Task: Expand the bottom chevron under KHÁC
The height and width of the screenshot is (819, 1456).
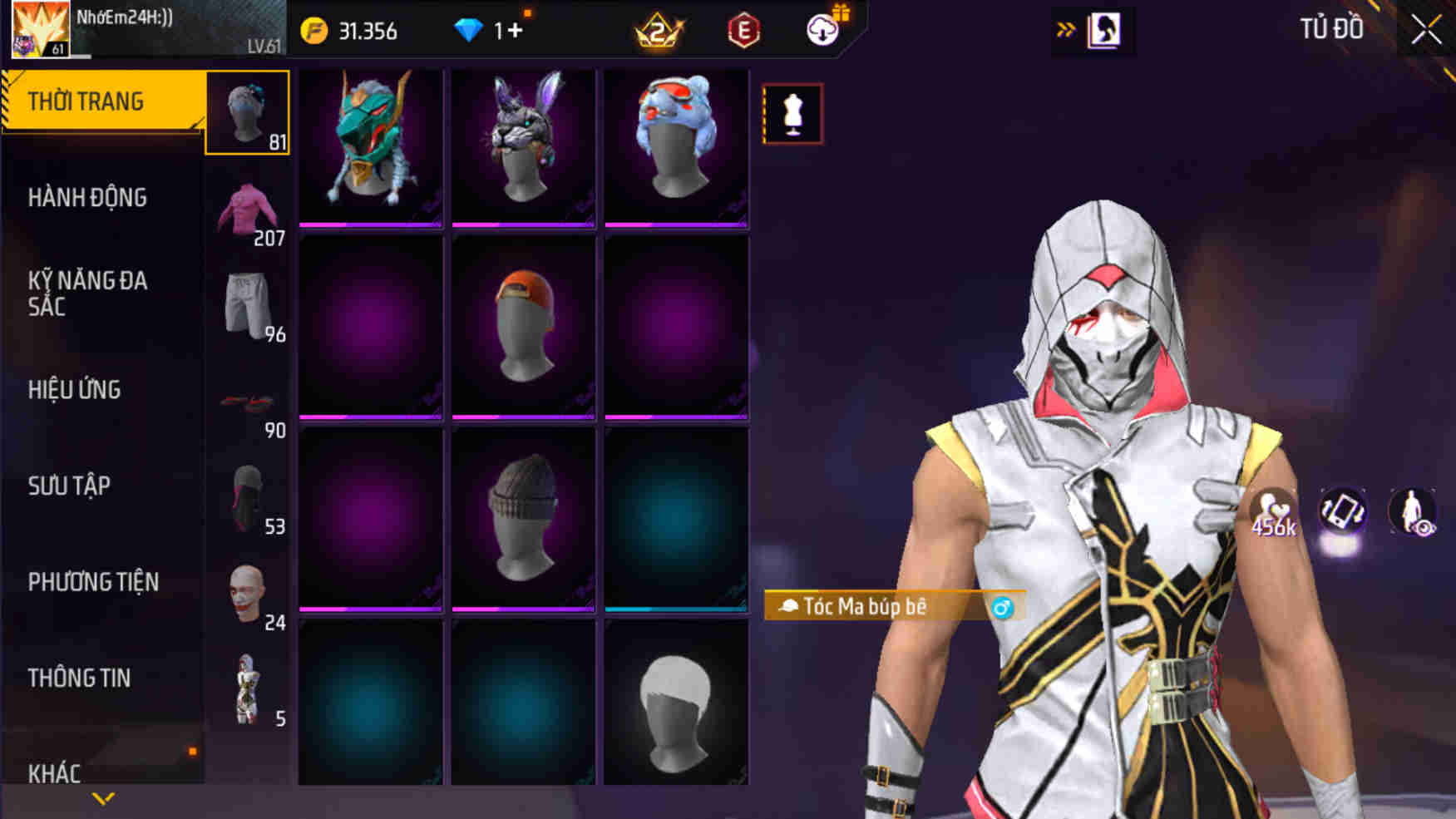Action: click(102, 798)
